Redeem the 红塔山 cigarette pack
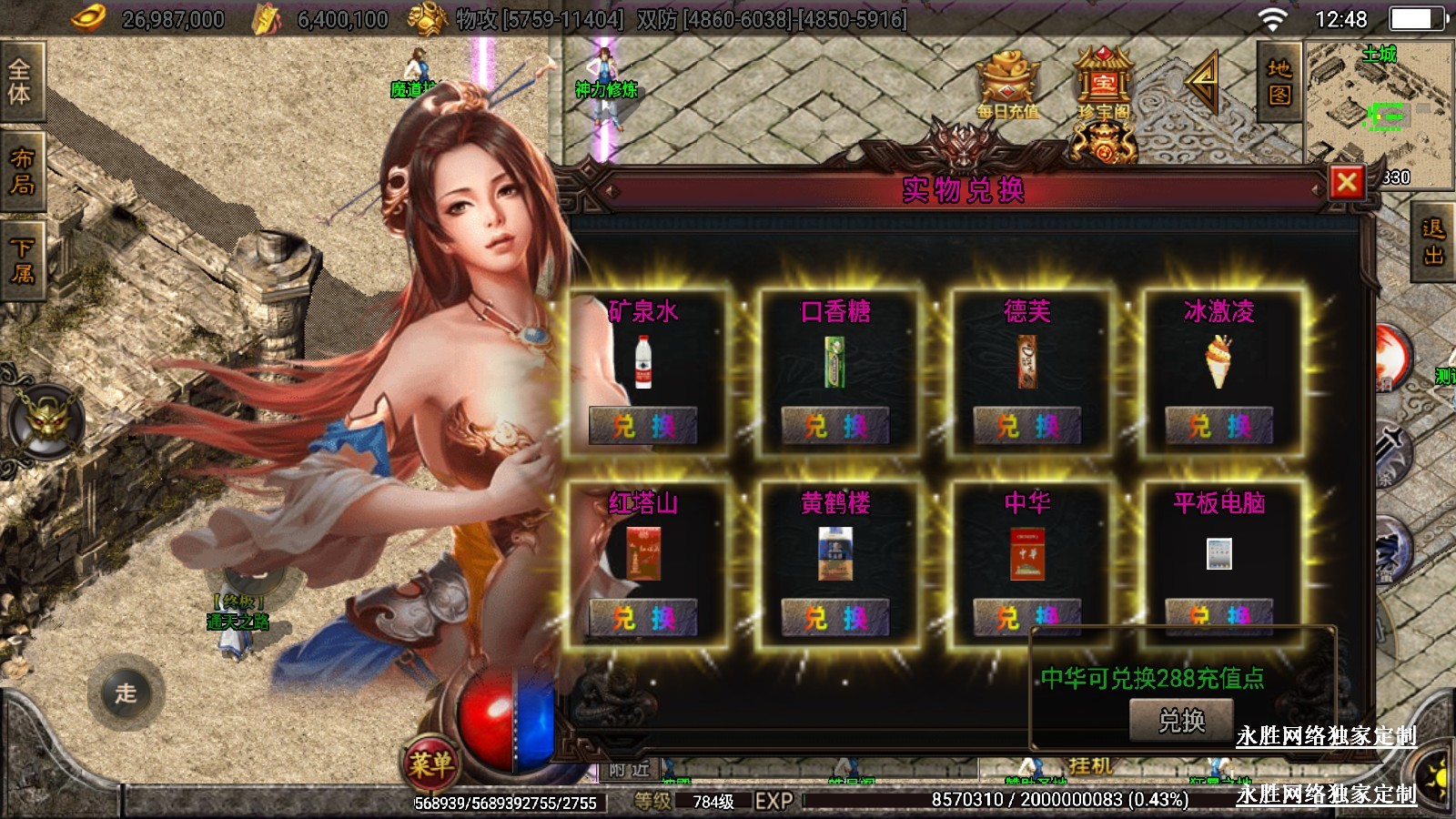The width and height of the screenshot is (1456, 819). click(642, 618)
